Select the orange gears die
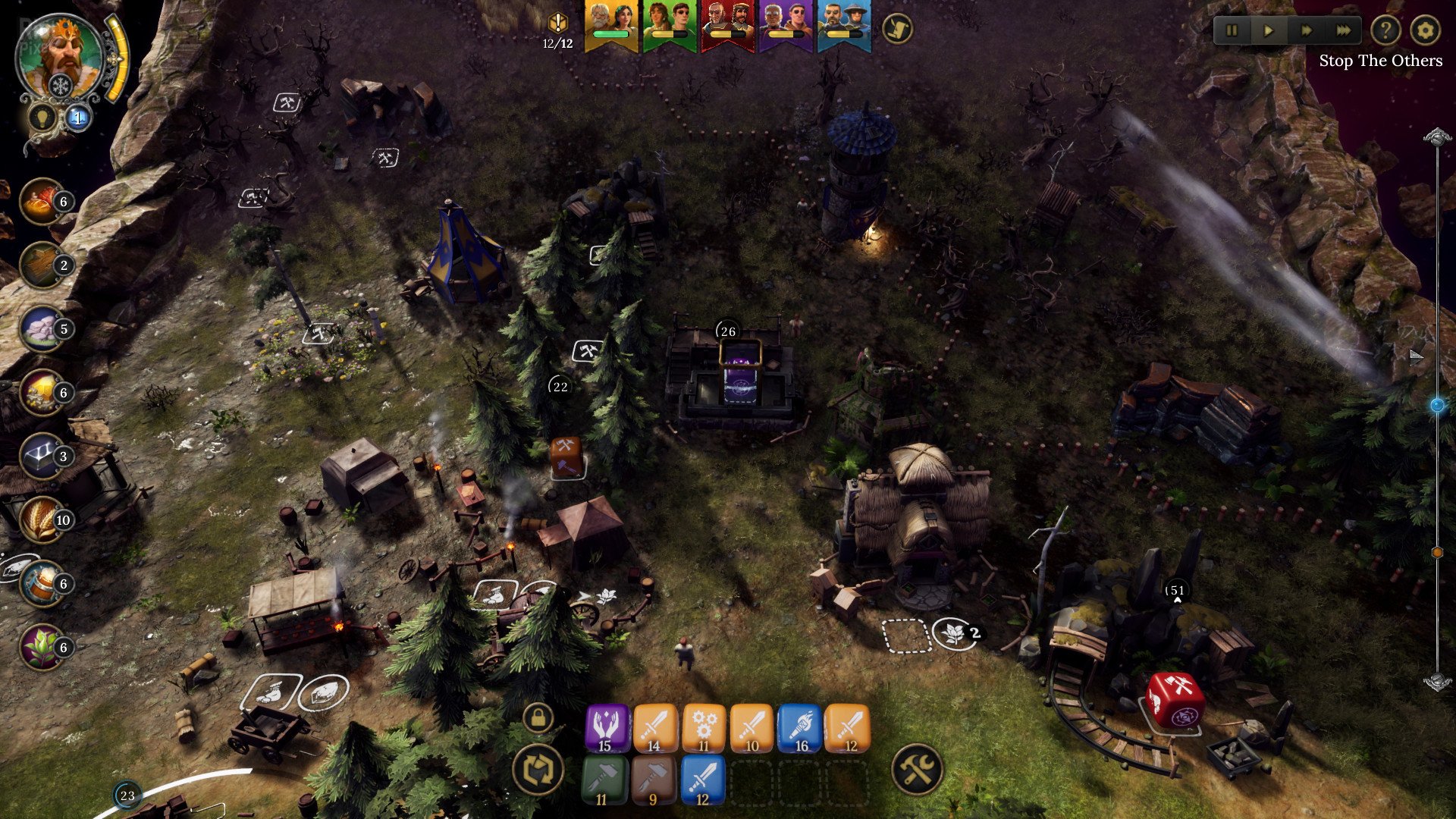This screenshot has height=819, width=1456. (703, 728)
